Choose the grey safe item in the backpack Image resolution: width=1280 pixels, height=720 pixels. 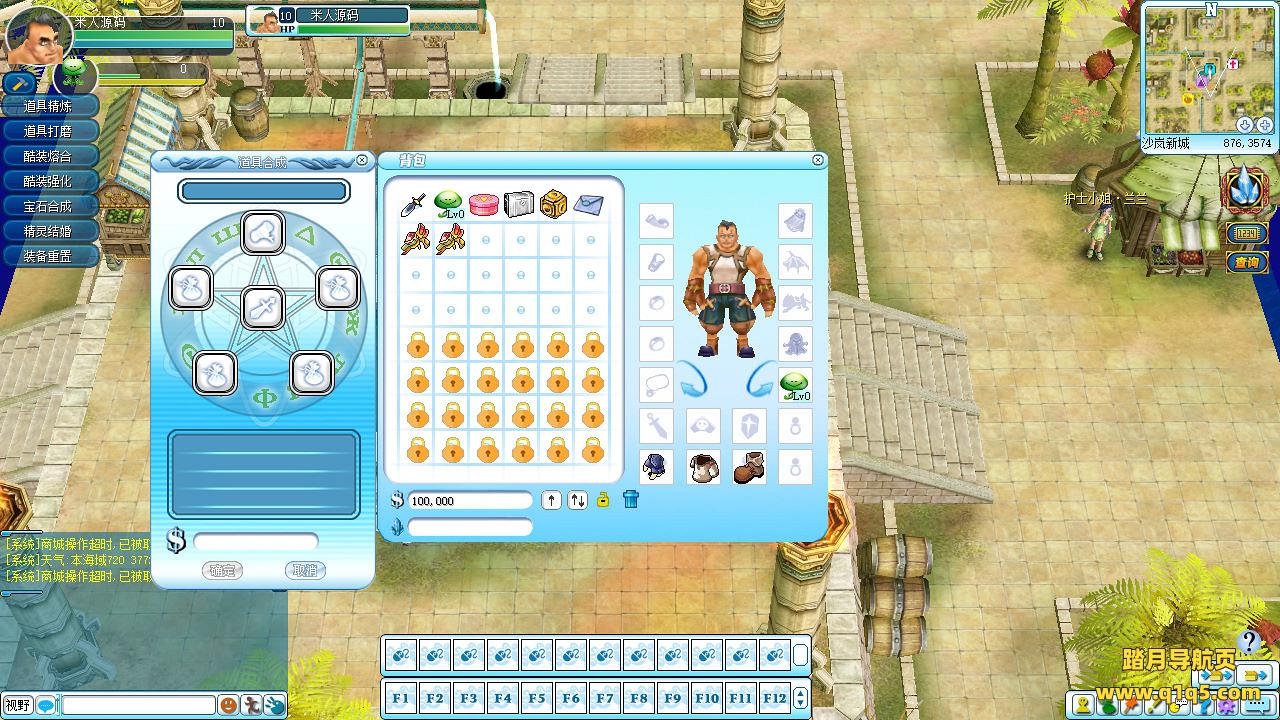pos(518,205)
